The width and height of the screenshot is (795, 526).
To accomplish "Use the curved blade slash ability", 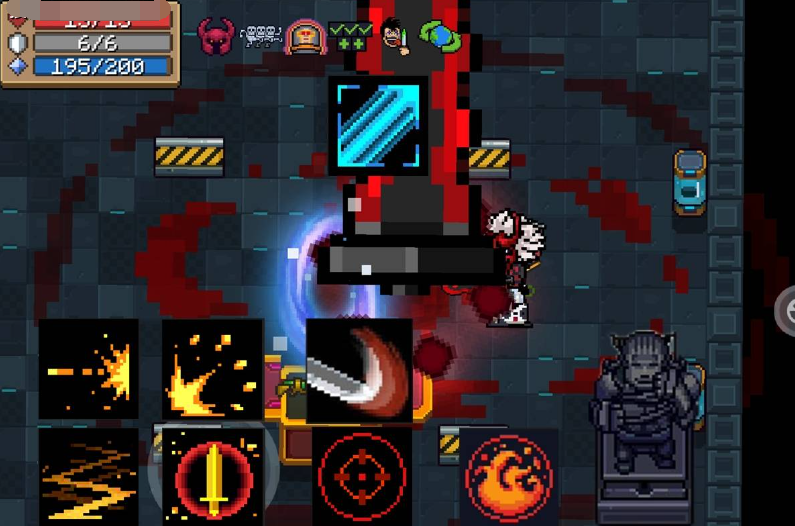I will (359, 370).
